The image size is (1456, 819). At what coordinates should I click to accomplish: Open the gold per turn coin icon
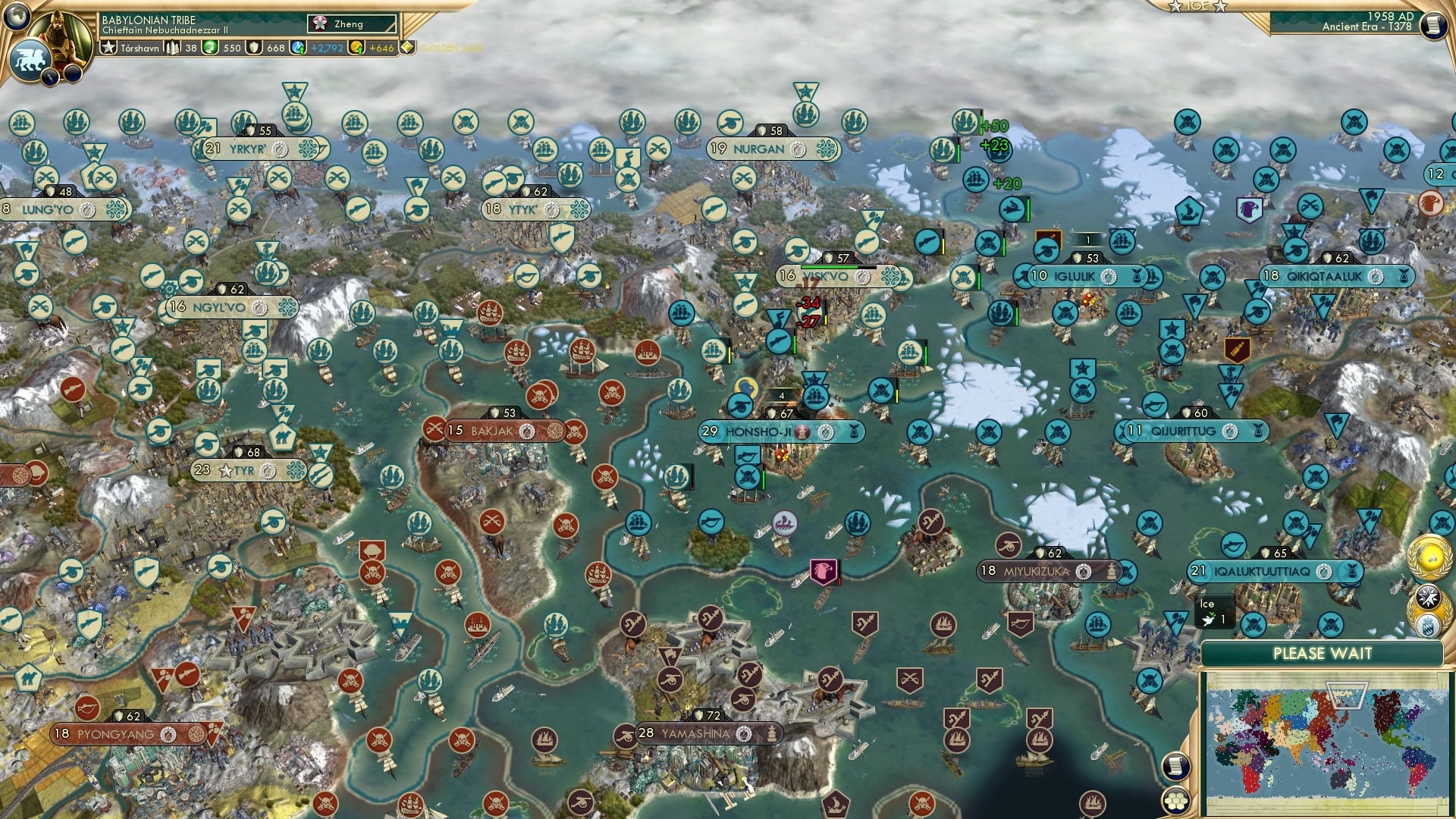(x=356, y=48)
